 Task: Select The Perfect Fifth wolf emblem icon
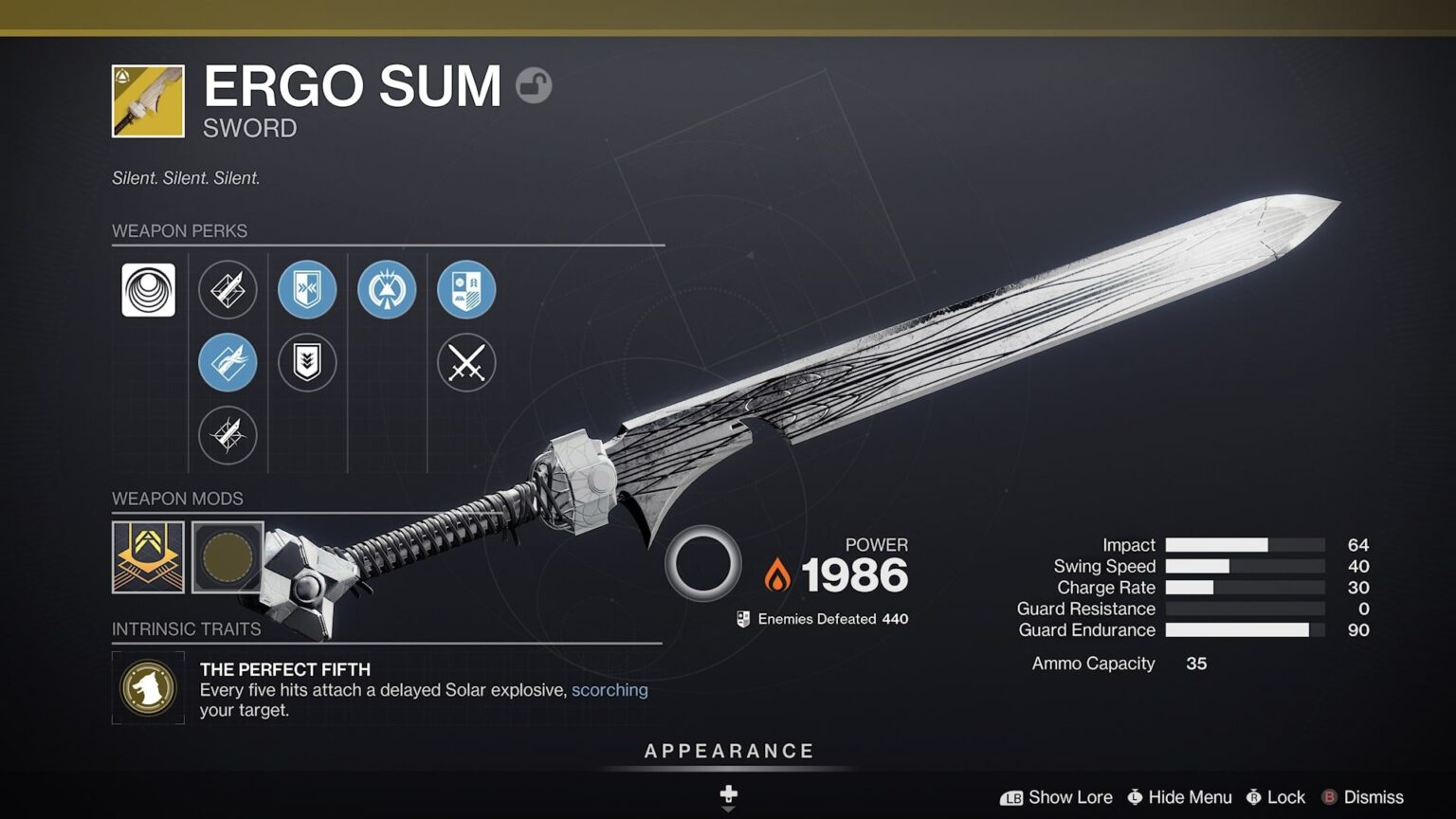click(147, 689)
